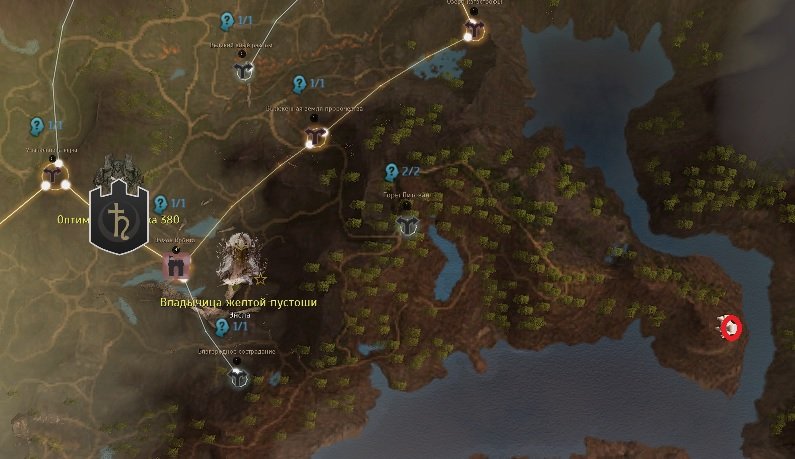Open the node with 2/2 knowledge

click(x=406, y=224)
